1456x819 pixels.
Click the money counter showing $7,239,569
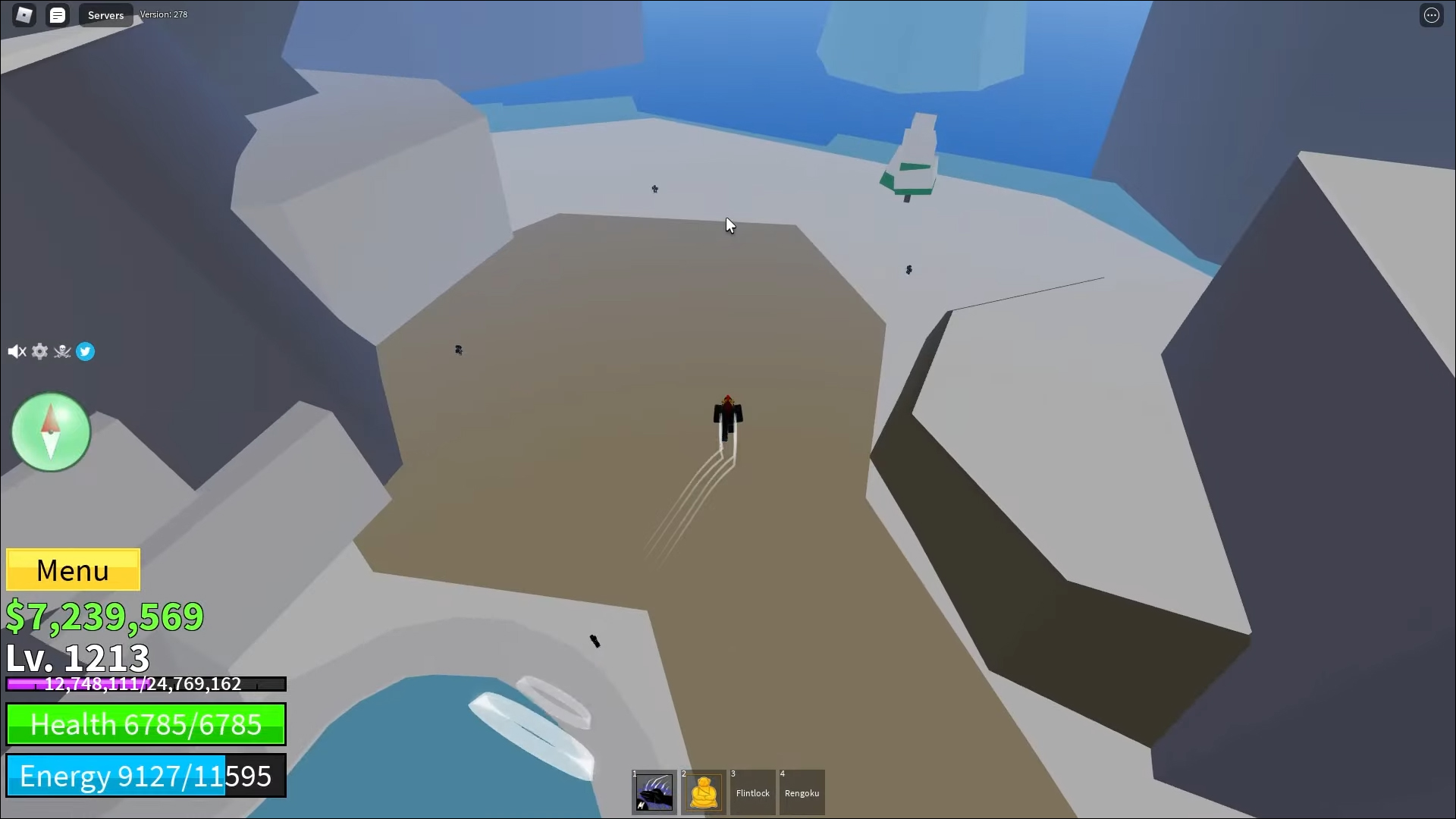coord(105,617)
